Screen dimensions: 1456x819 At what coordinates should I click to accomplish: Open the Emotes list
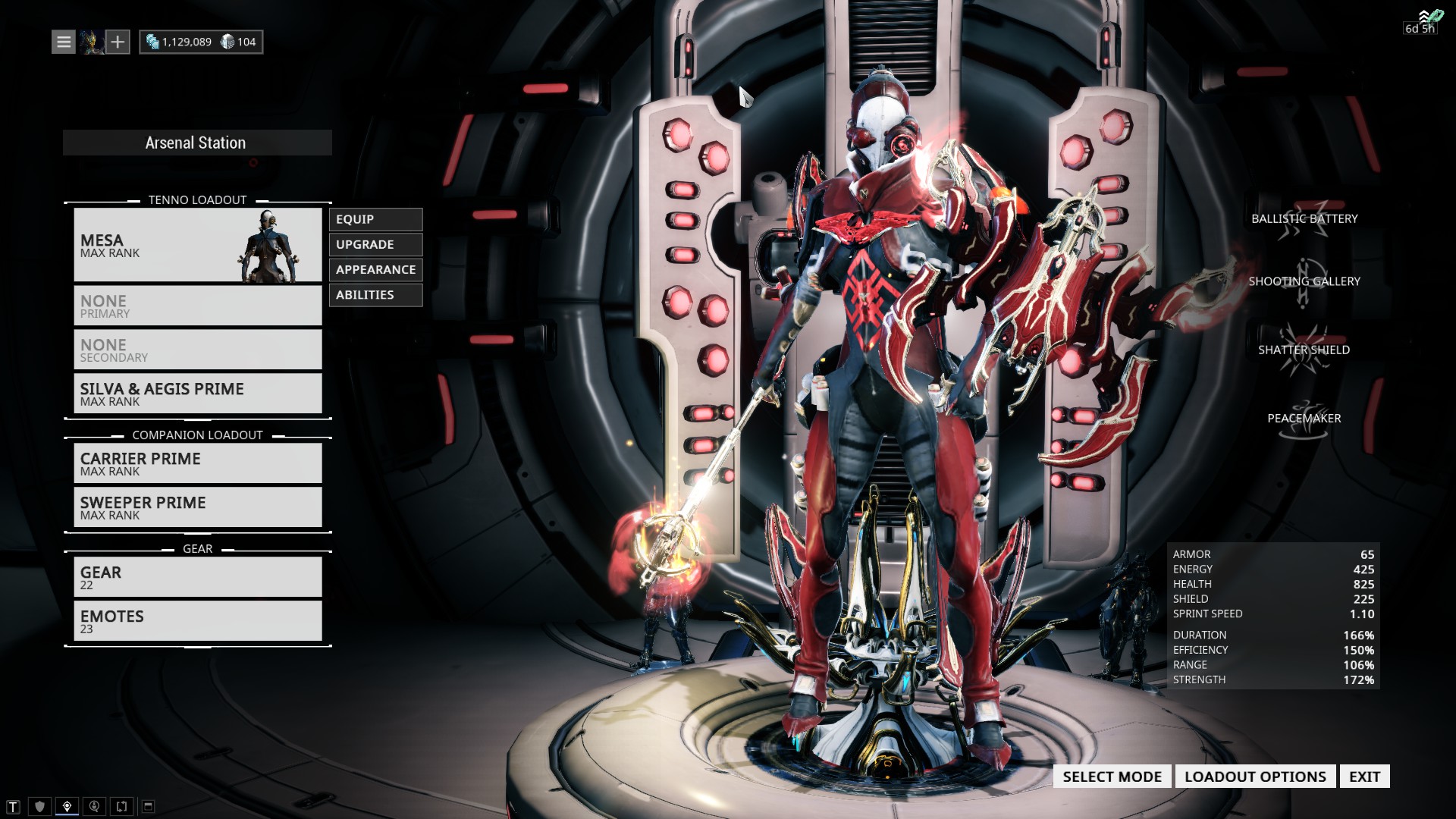pos(197,621)
